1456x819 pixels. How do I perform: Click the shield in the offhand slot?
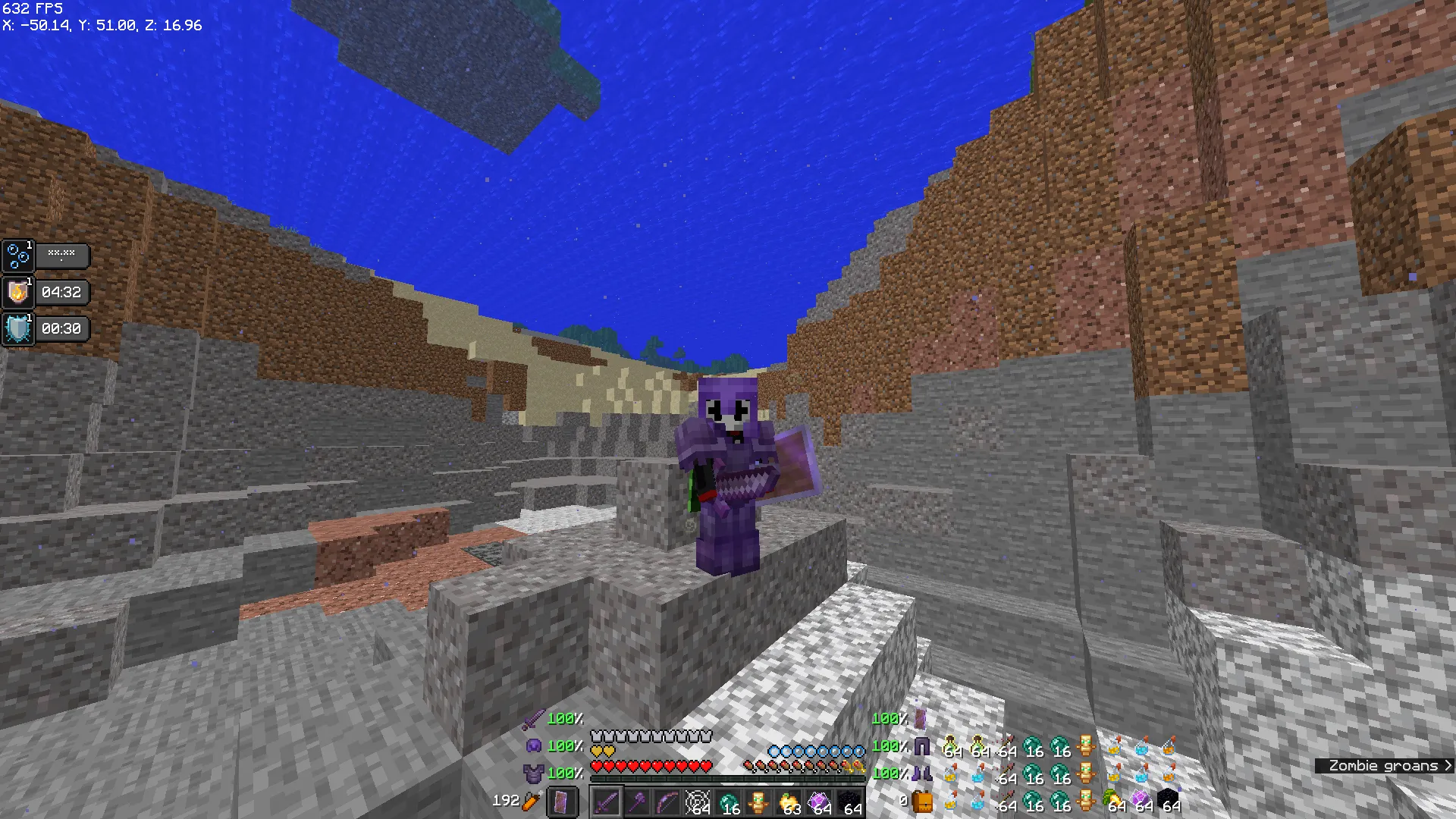[563, 802]
